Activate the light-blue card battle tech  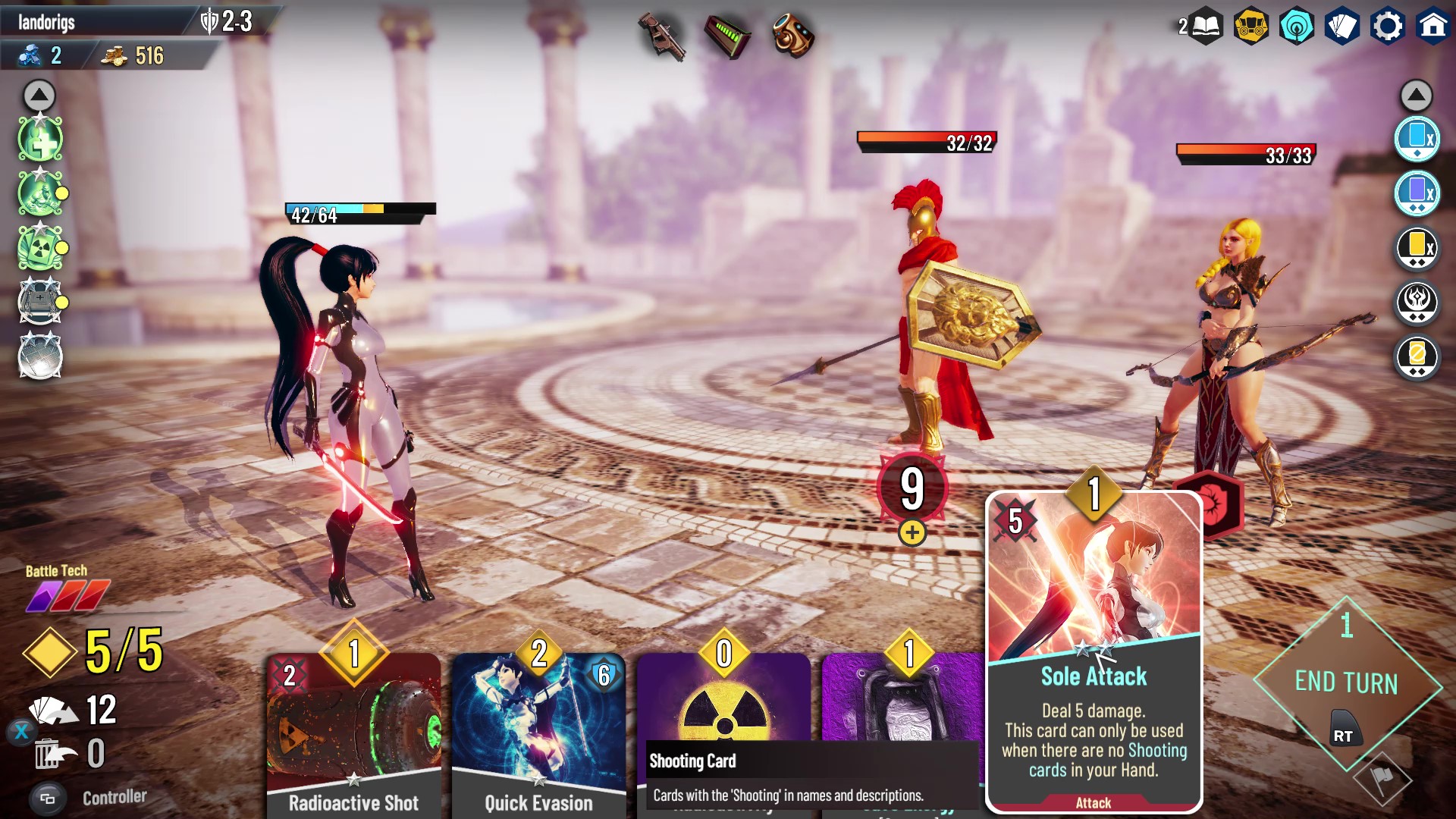[1417, 139]
